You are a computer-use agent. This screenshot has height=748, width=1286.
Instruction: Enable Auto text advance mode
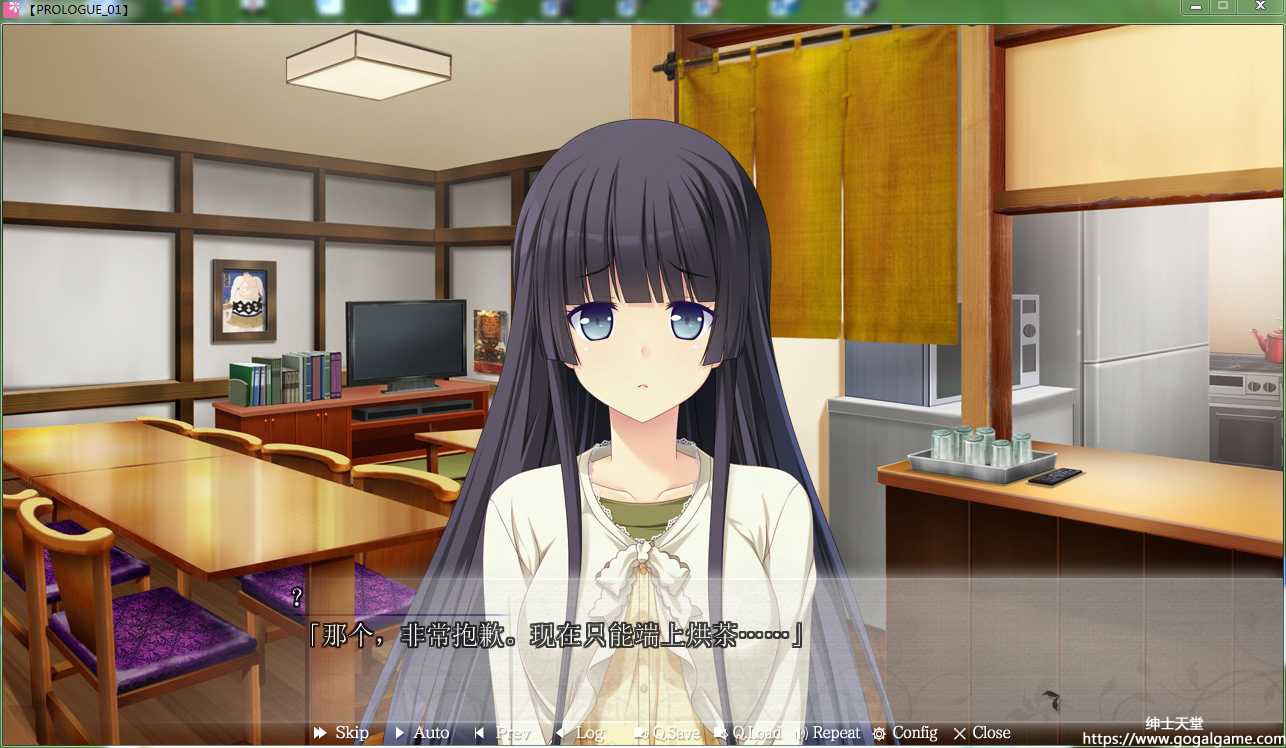click(x=422, y=733)
